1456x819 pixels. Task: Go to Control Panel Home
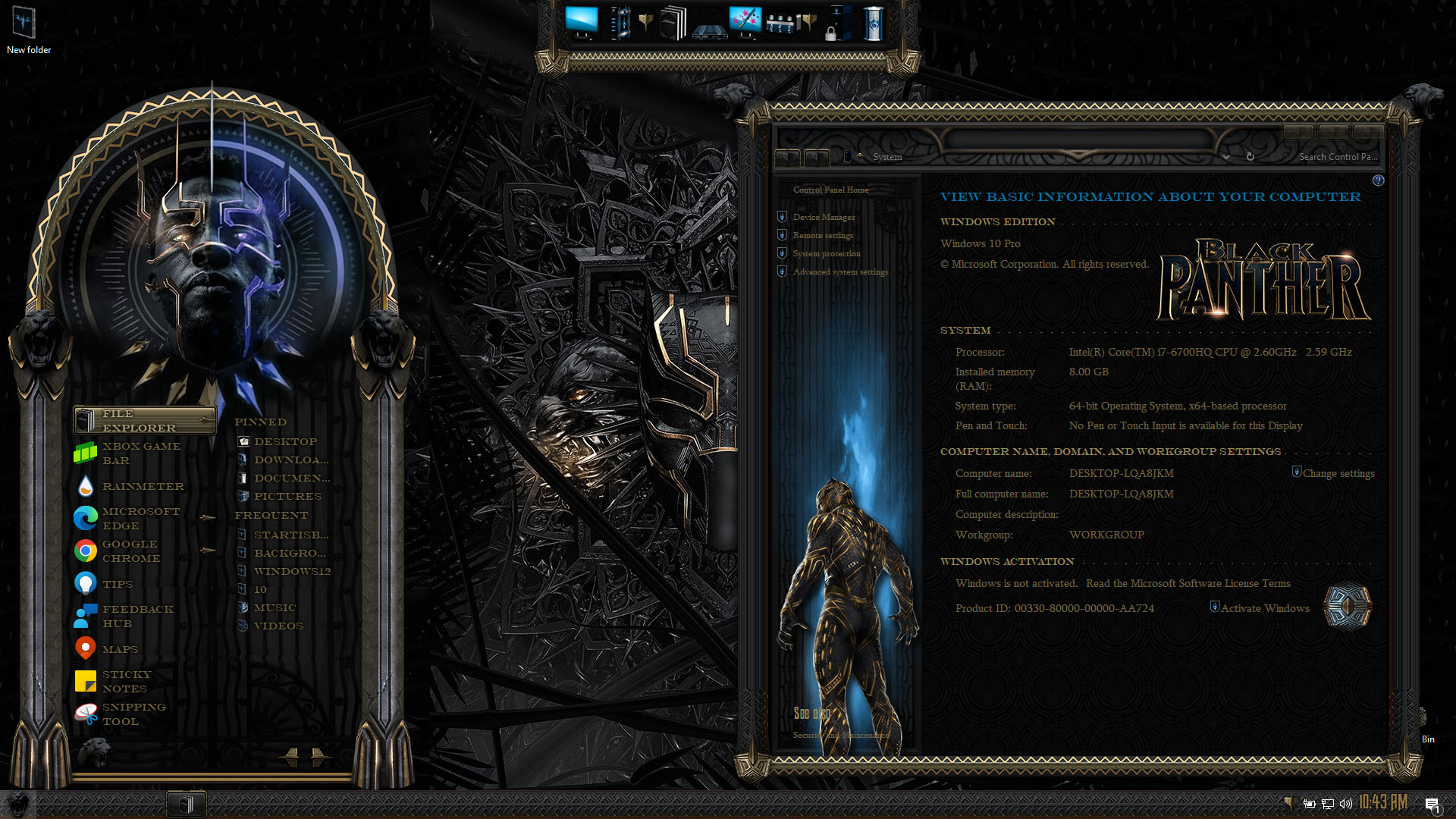tap(830, 190)
